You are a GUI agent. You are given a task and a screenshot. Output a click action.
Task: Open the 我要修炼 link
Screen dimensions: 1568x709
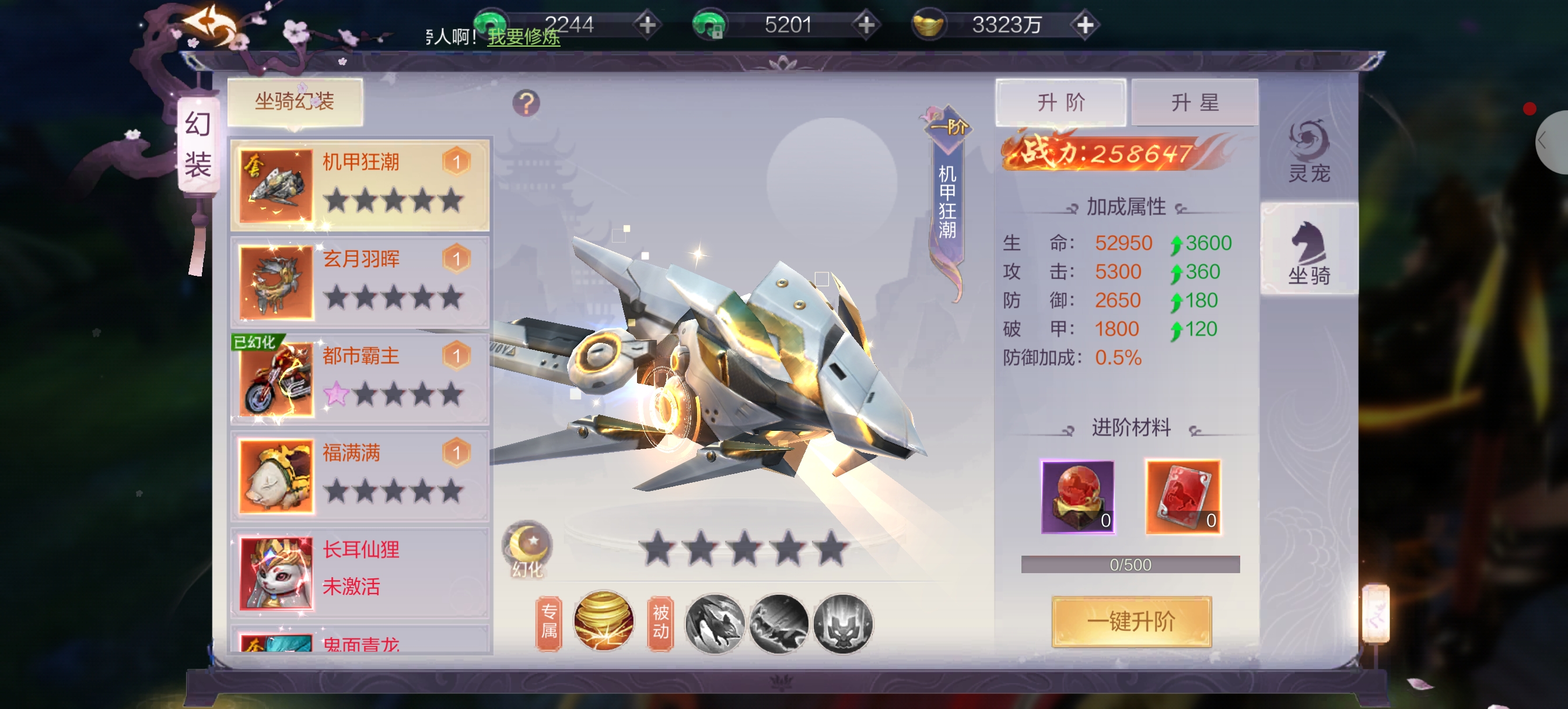pyautogui.click(x=523, y=37)
